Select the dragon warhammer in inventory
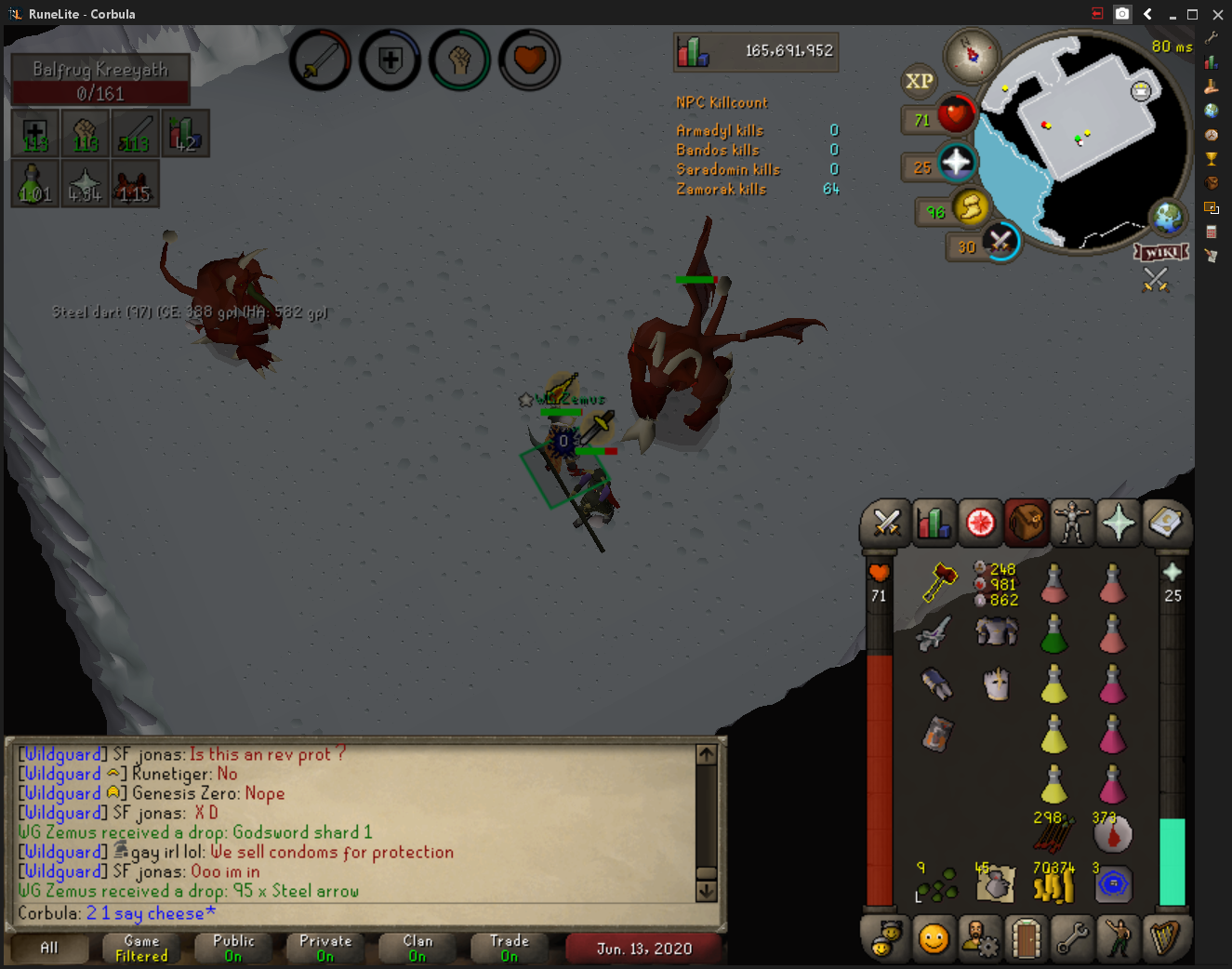Screen dimensions: 1232x969 [940, 583]
